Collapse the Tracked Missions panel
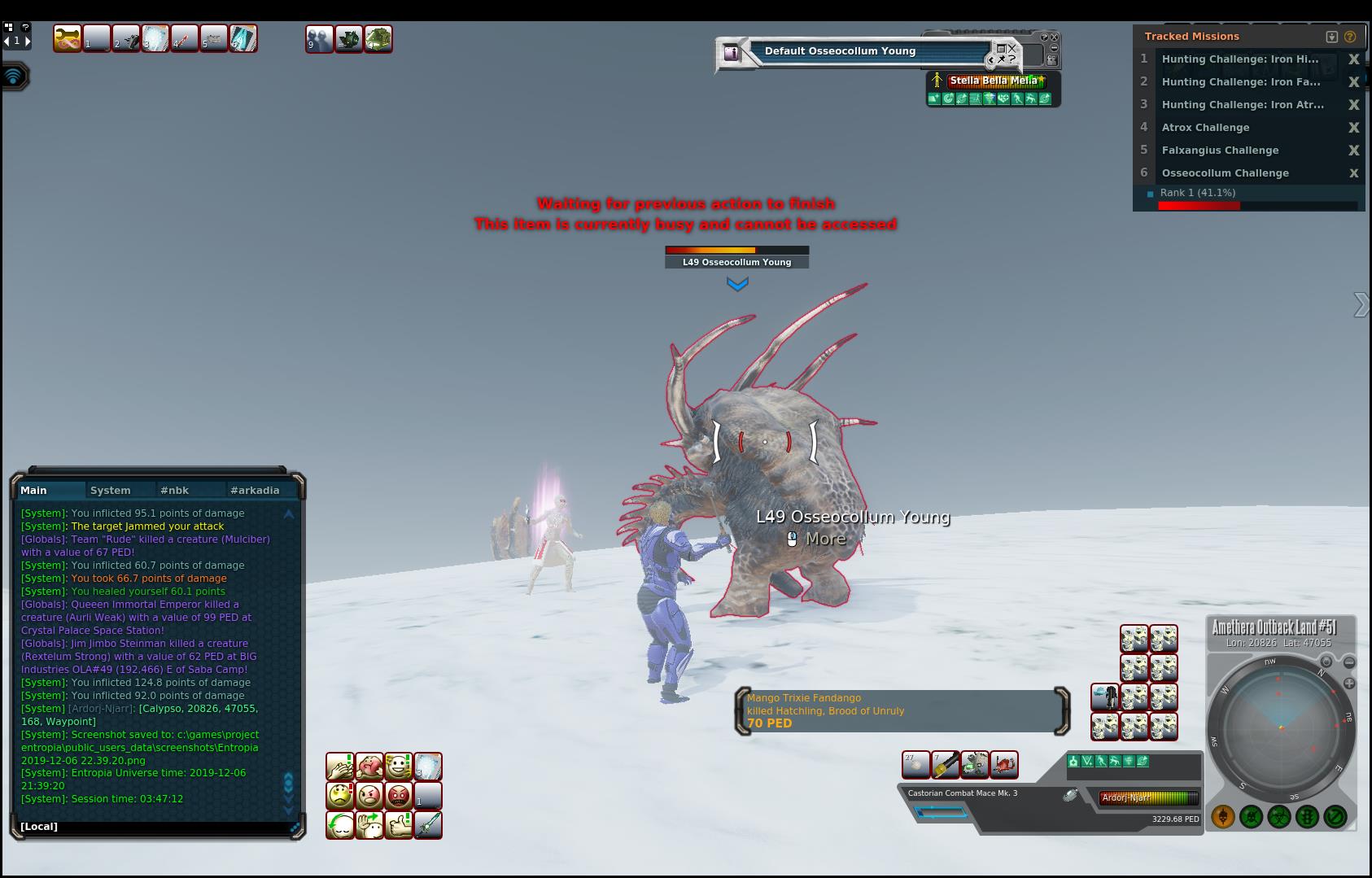Image resolution: width=1372 pixels, height=878 pixels. tap(1332, 37)
